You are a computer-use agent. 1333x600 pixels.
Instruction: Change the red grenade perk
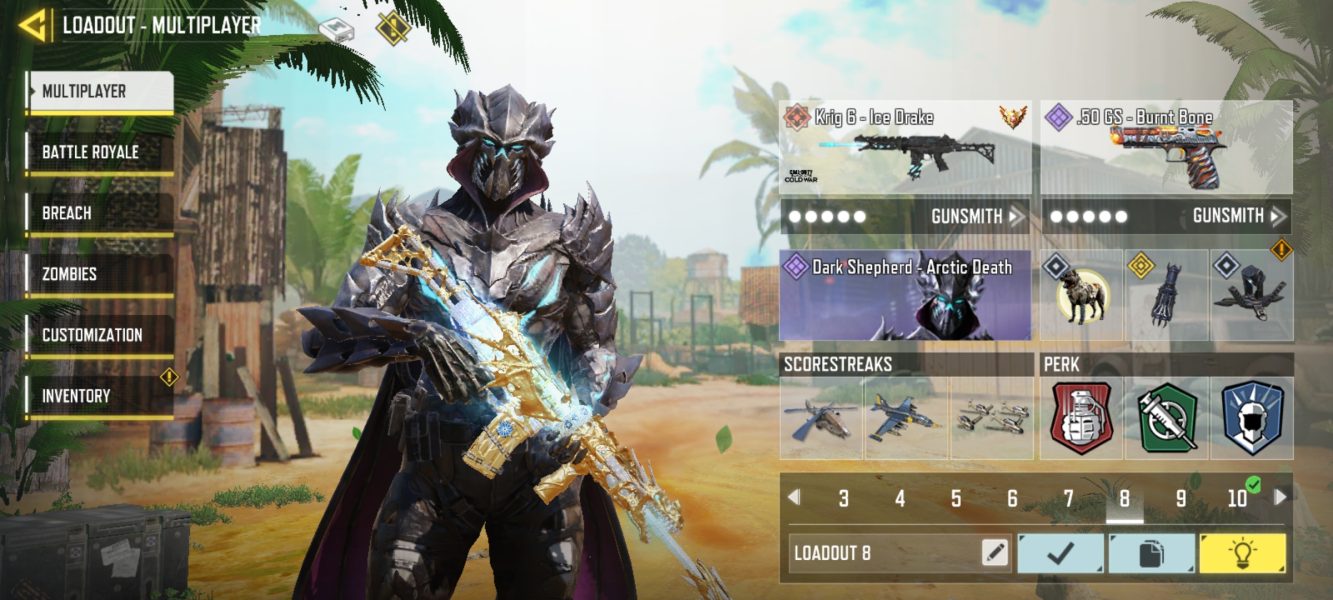pos(1081,418)
